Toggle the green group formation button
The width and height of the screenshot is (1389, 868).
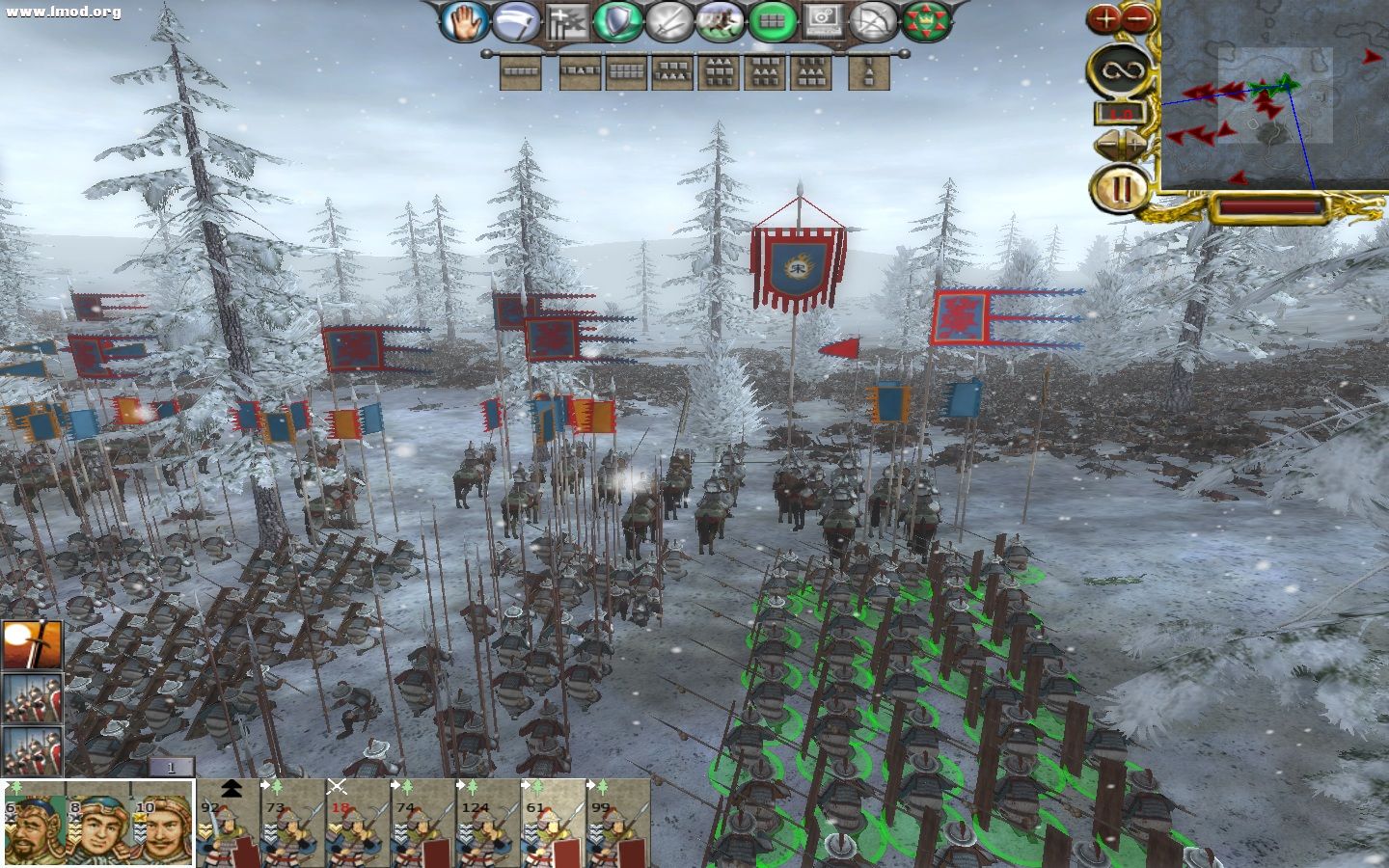click(773, 21)
